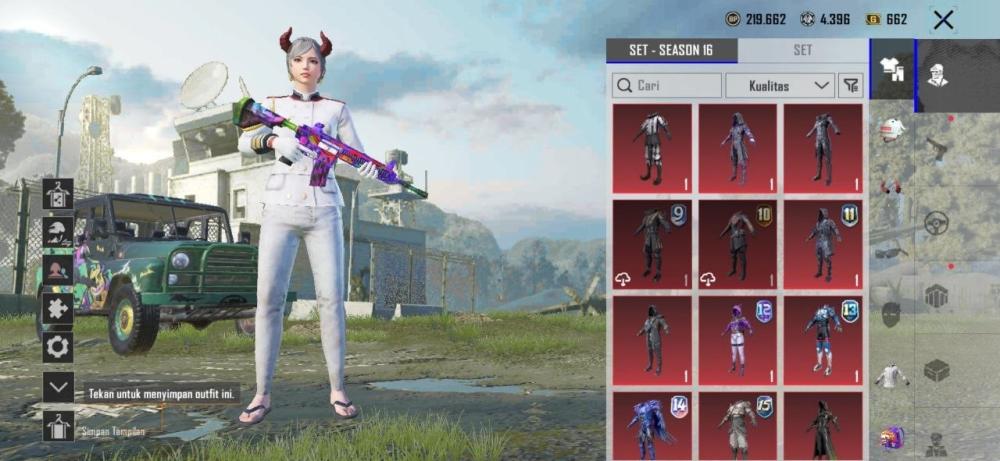This screenshot has height=461, width=1000.
Task: Pick the purple outfit with badge 12
Action: pyautogui.click(x=737, y=340)
